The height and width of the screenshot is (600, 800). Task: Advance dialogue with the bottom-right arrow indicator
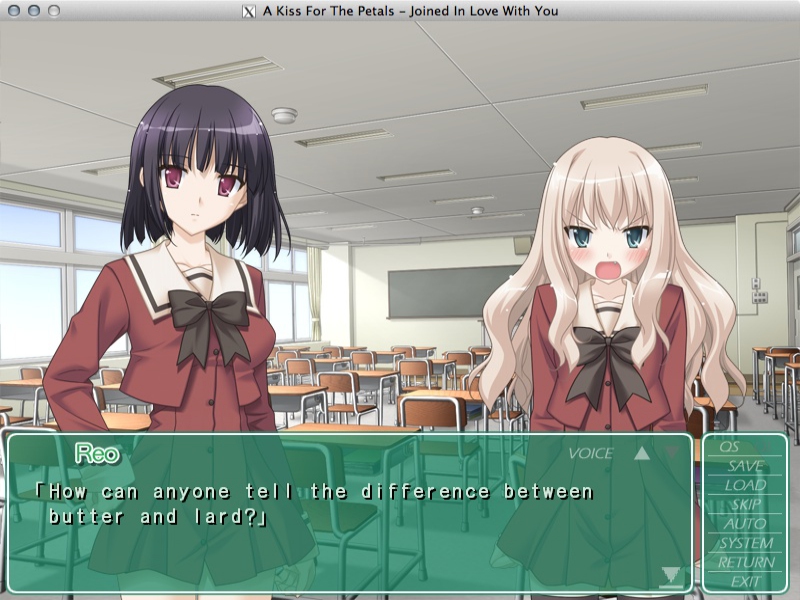(670, 575)
